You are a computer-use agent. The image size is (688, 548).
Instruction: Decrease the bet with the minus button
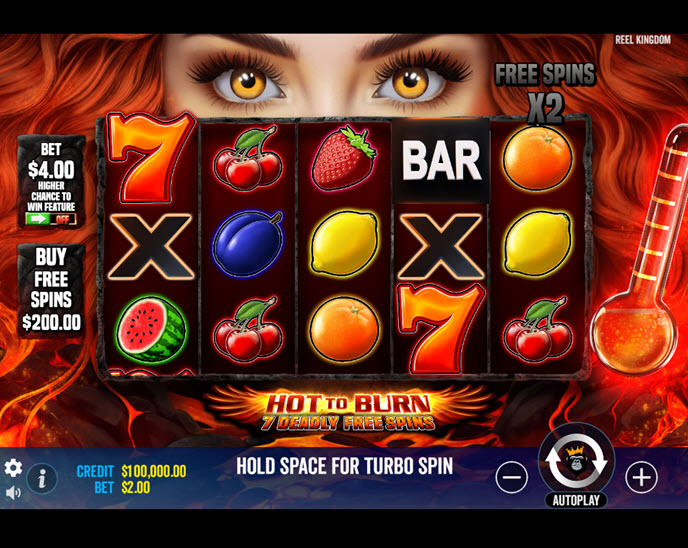(x=511, y=477)
